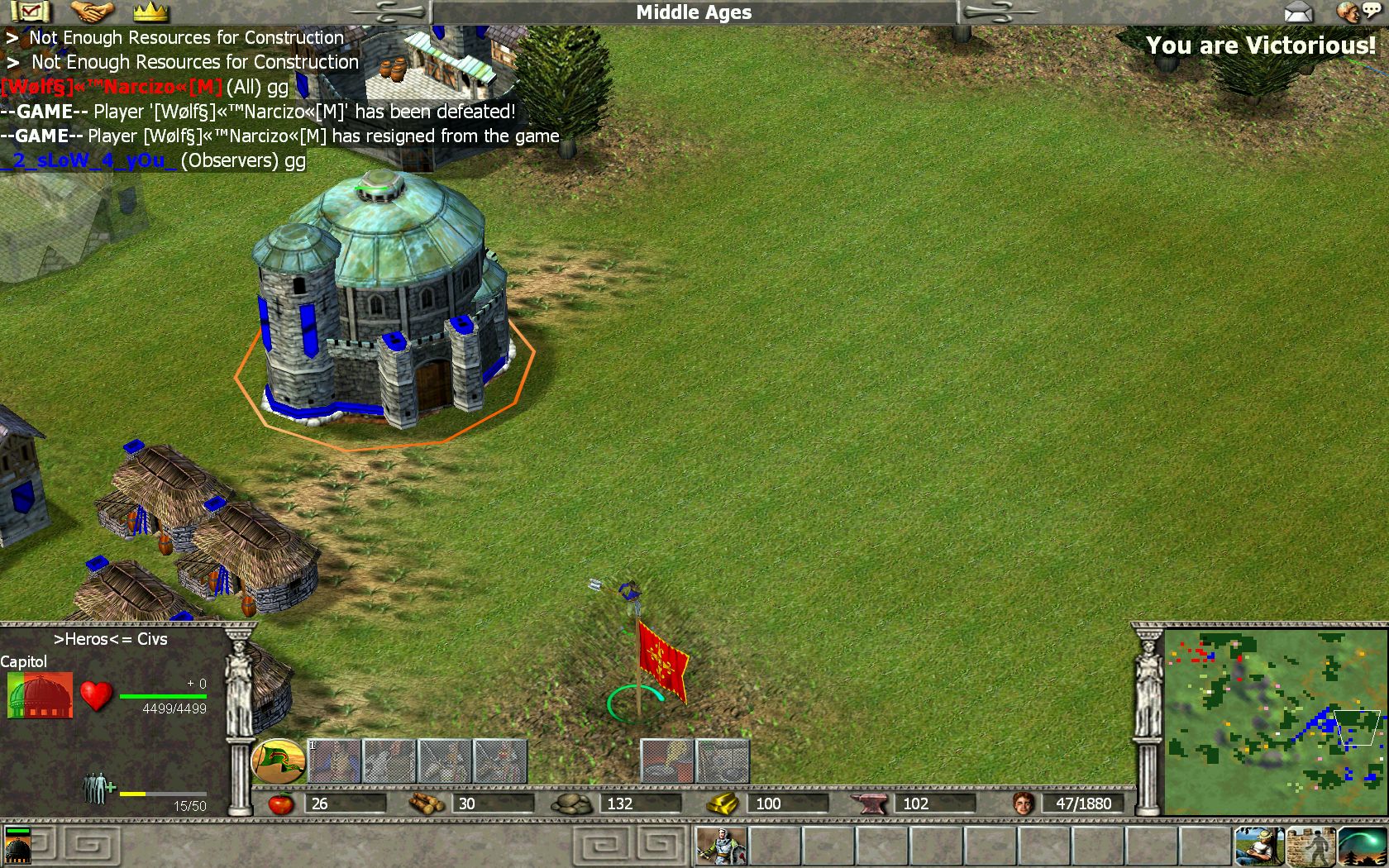Select the Capitol portrait in the info panel
This screenshot has width=1389, height=868.
pyautogui.click(x=40, y=695)
